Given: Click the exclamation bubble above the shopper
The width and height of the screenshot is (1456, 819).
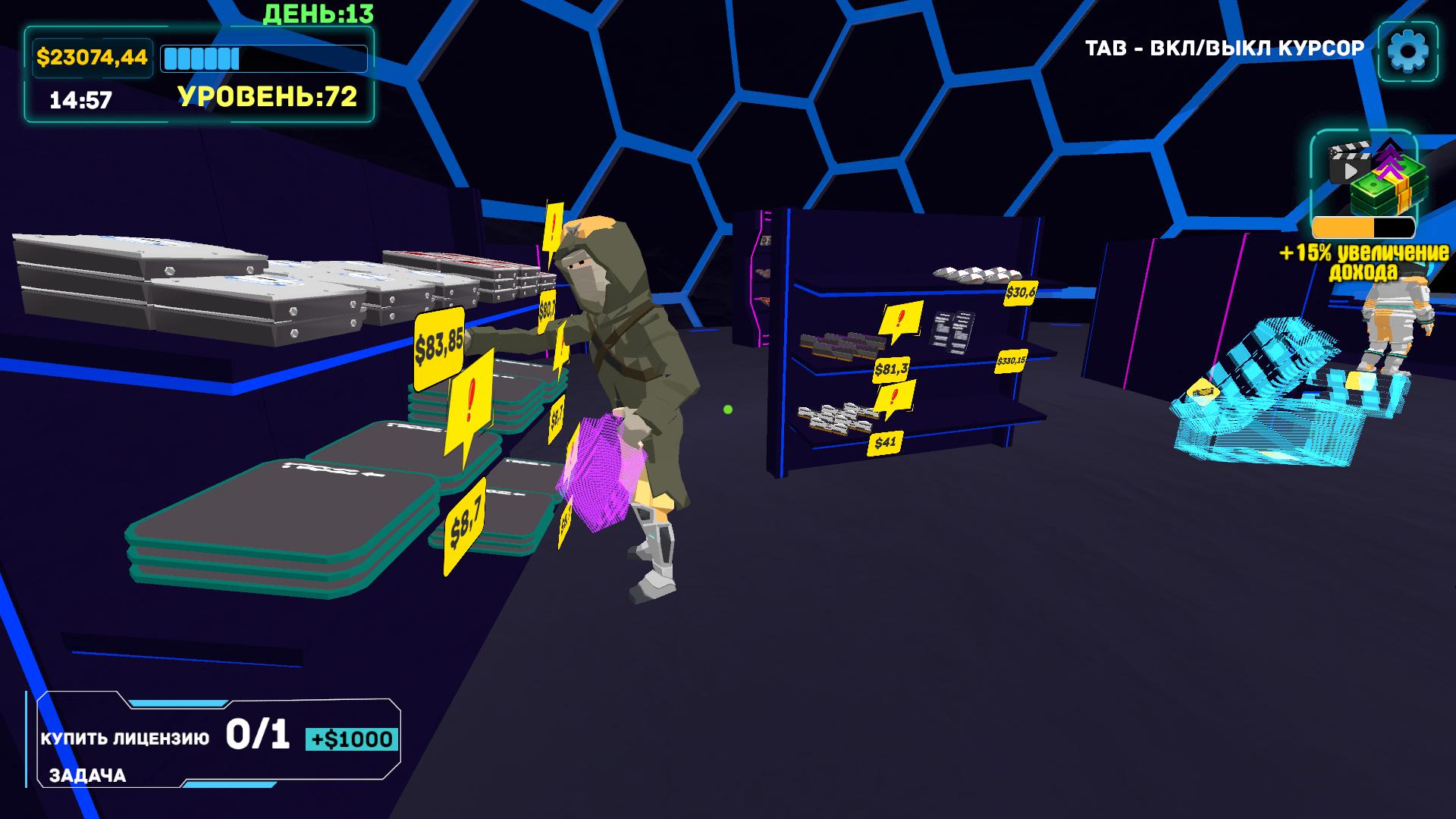Looking at the screenshot, I should (x=554, y=227).
